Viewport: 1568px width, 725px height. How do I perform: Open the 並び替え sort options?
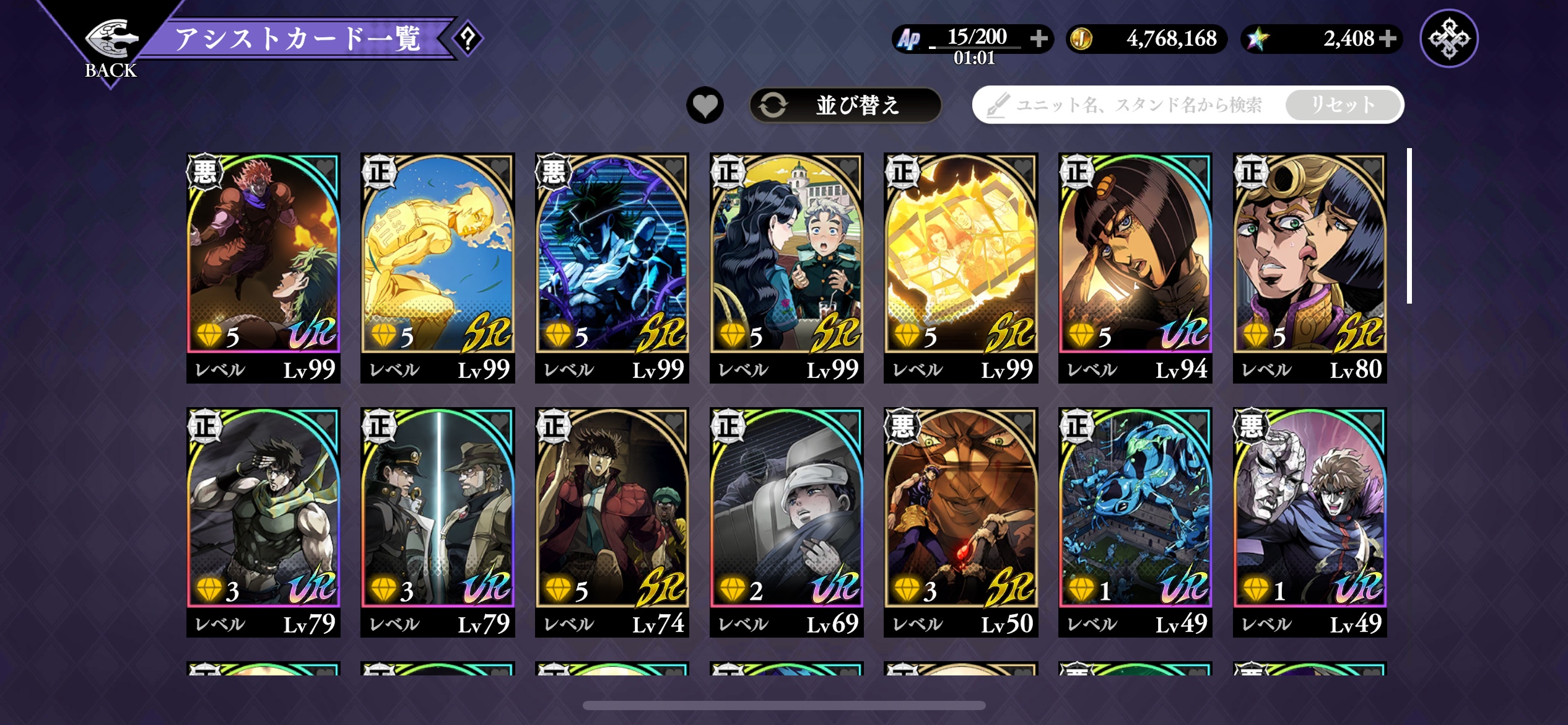pos(845,105)
